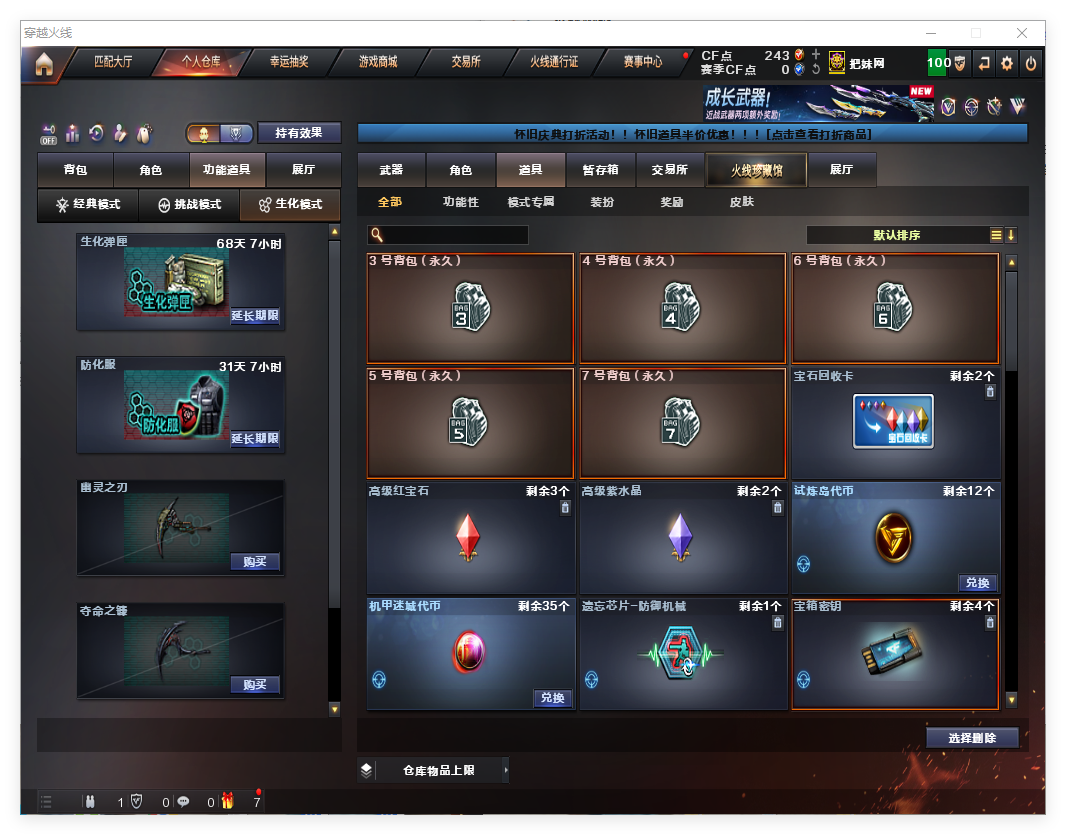Click the 选择删除 button
The width and height of the screenshot is (1066, 835).
[971, 738]
